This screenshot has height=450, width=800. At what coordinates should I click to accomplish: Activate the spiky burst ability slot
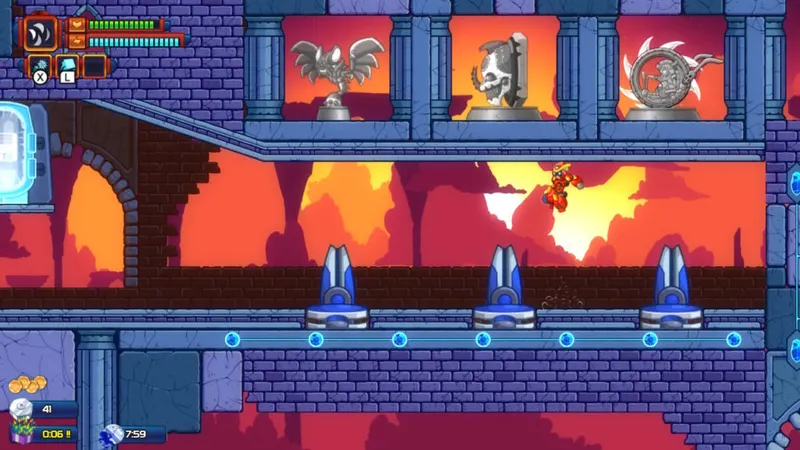[40, 66]
